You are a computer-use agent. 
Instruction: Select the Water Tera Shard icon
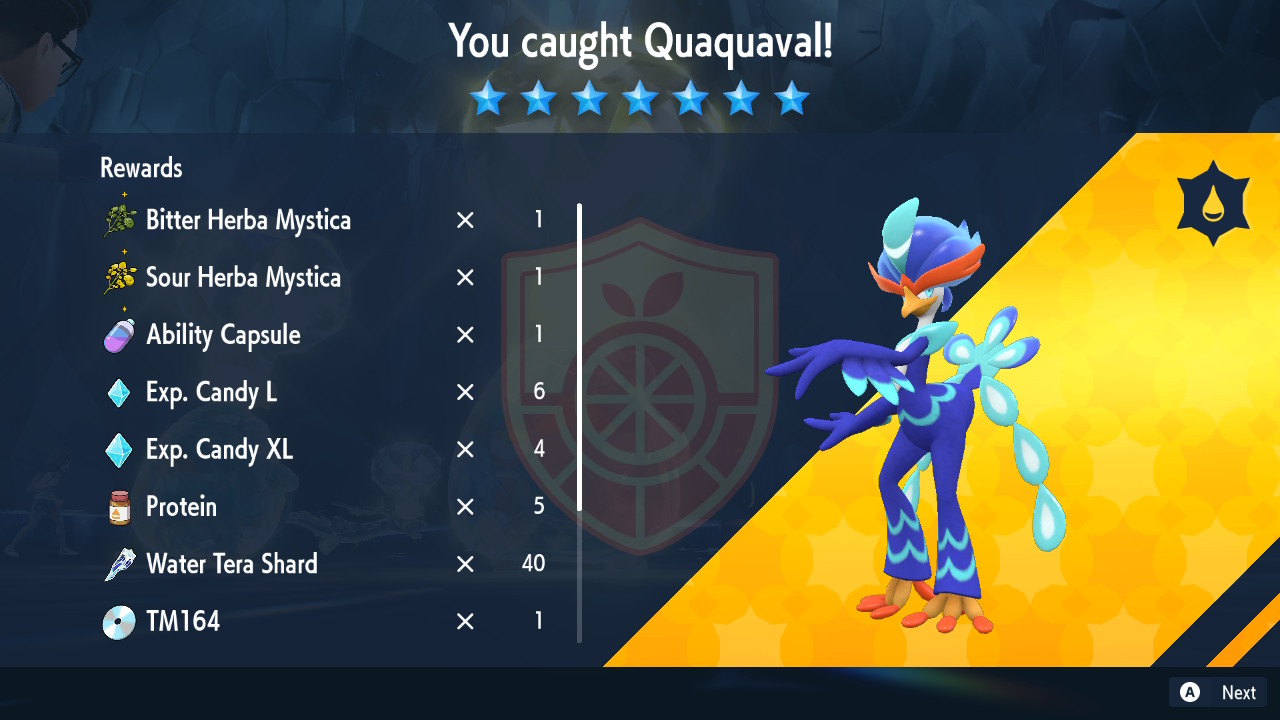pyautogui.click(x=119, y=564)
